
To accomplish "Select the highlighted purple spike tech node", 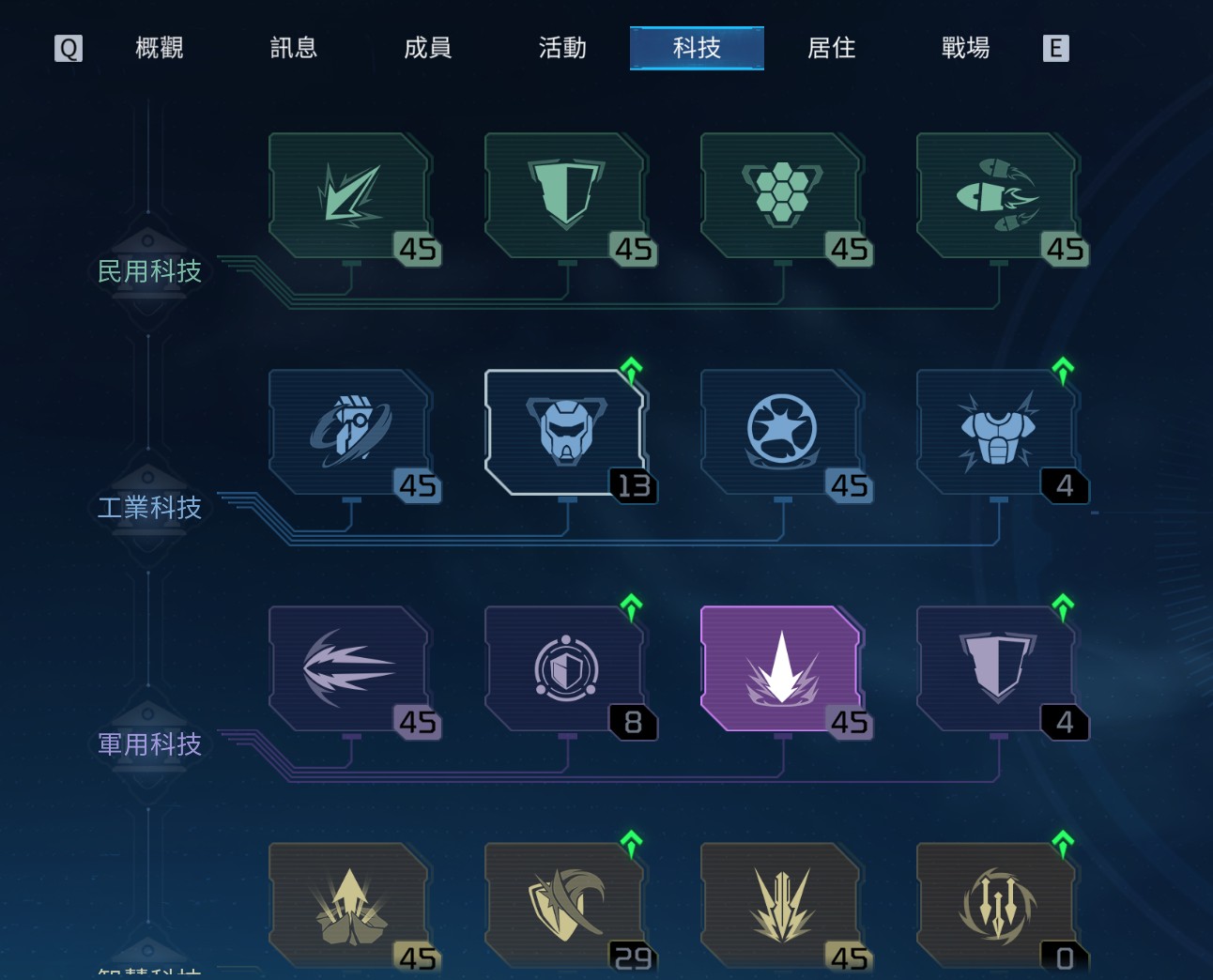I will [781, 668].
